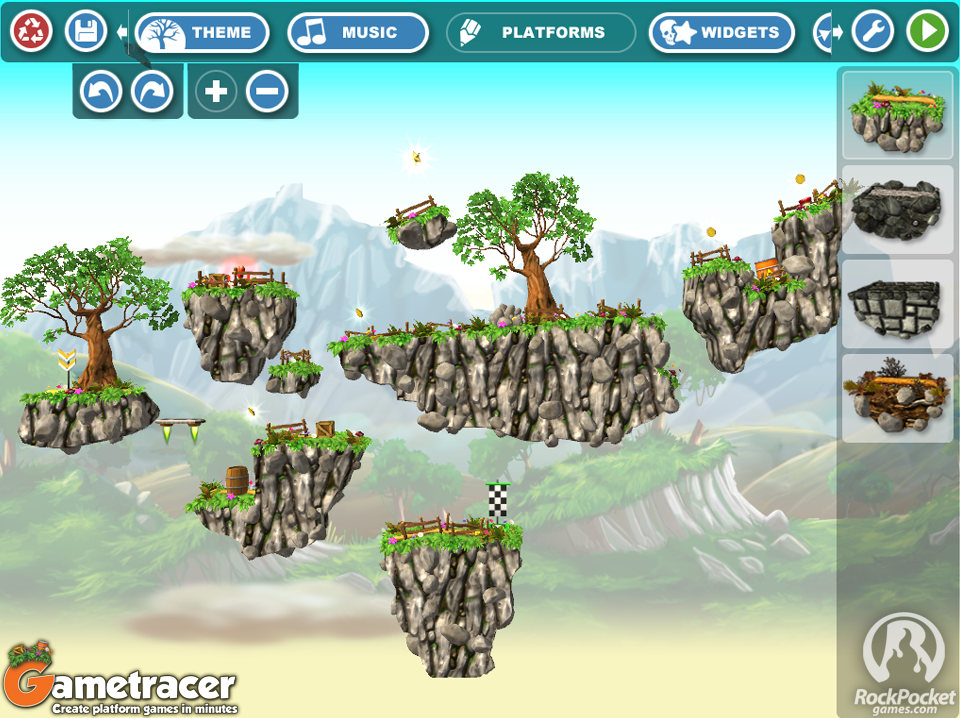960x718 pixels.
Task: Click the red recycle clear button
Action: [x=32, y=32]
